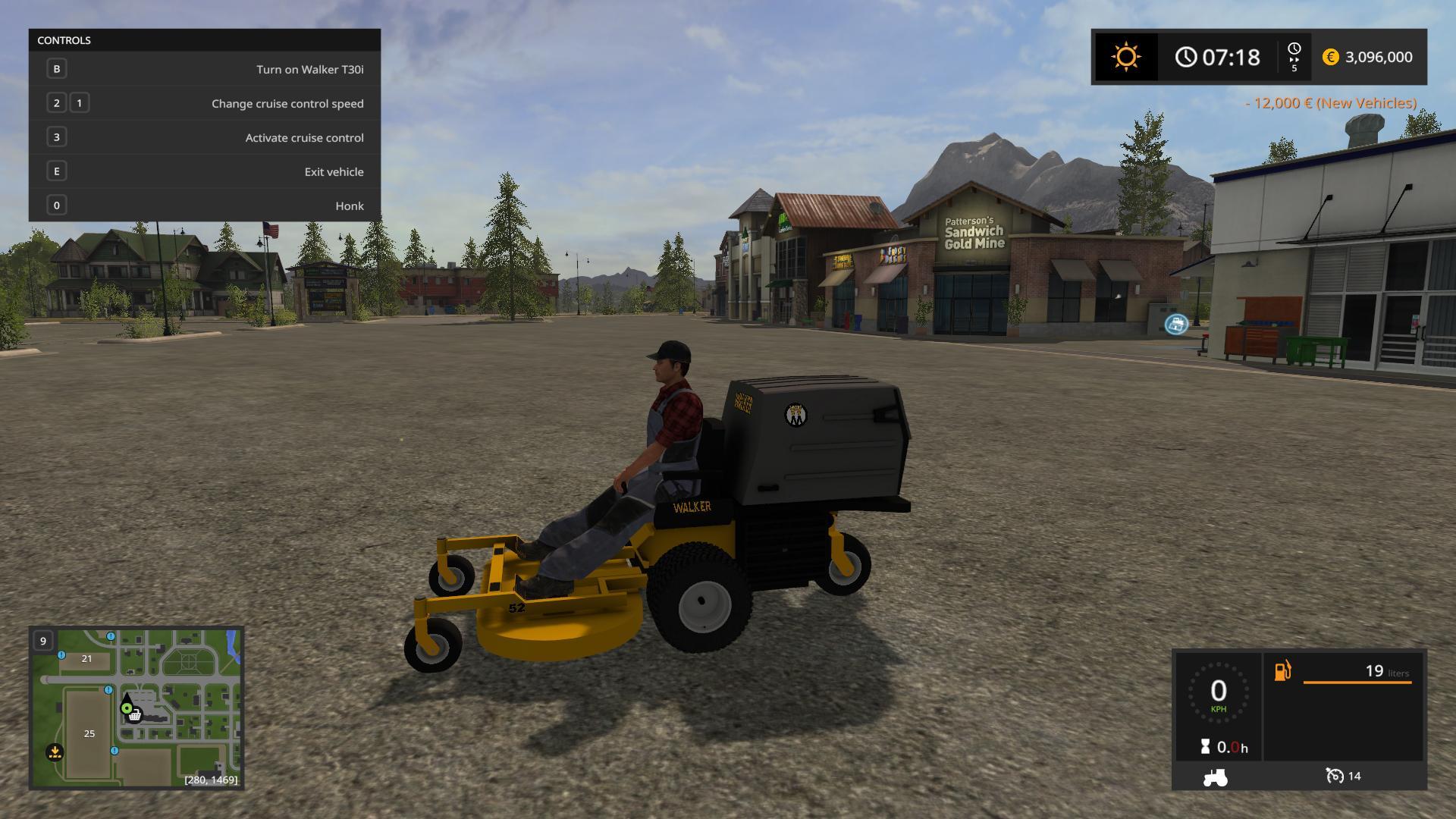Select the shop cart marker on minimap
This screenshot has height=819, width=1456.
(135, 715)
